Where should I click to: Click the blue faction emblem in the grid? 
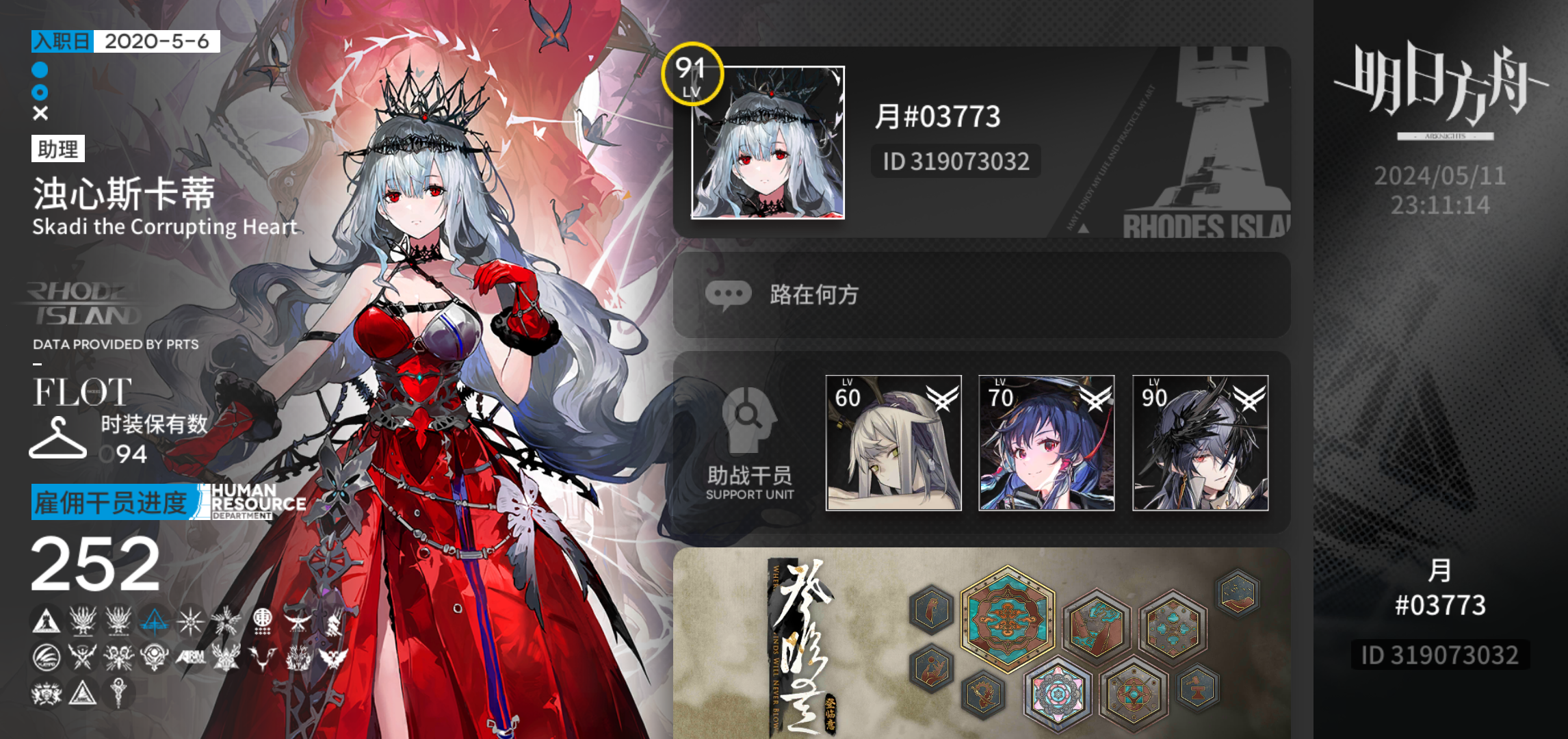[153, 623]
